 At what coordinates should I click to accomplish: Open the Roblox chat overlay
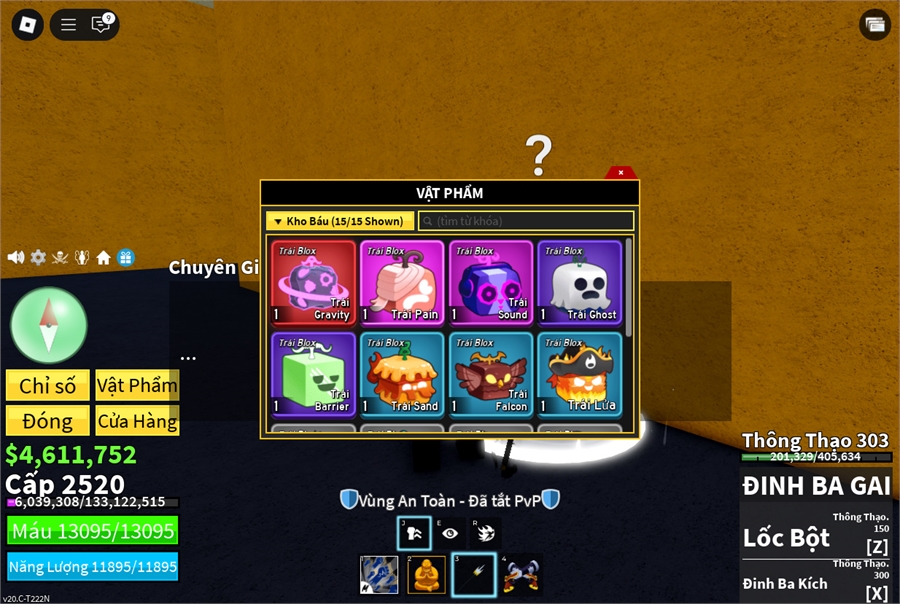point(101,24)
